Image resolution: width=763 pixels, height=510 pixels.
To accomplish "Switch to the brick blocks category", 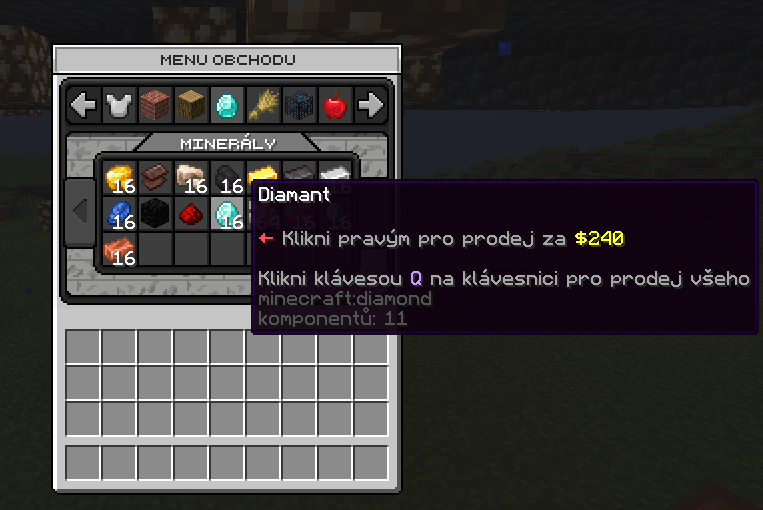I will [155, 104].
